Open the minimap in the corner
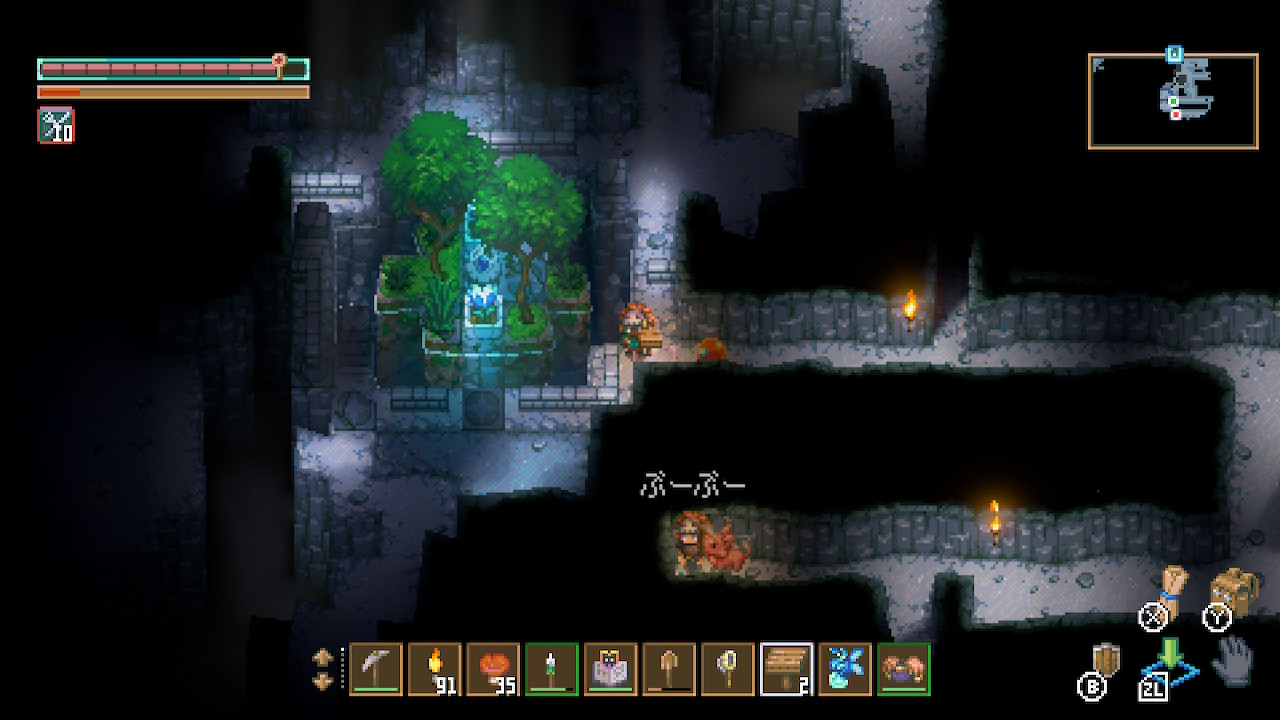This screenshot has height=720, width=1280. point(1172,101)
